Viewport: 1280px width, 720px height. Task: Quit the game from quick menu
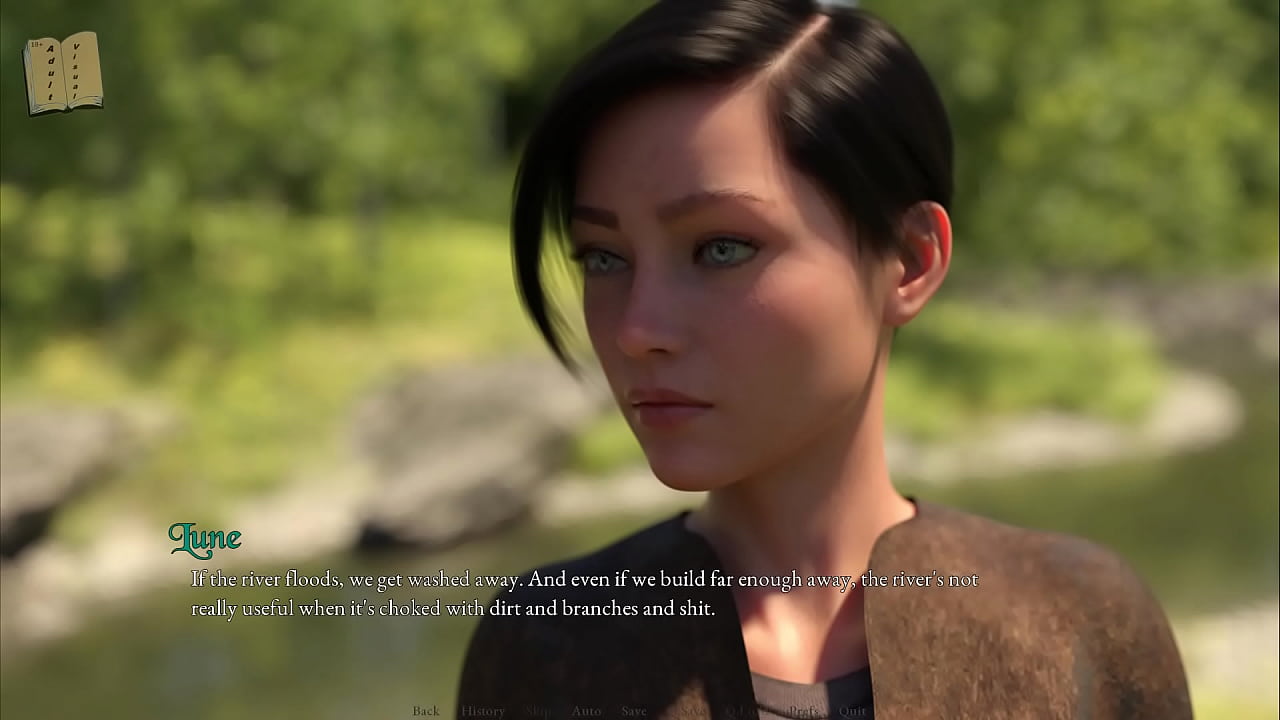[853, 711]
